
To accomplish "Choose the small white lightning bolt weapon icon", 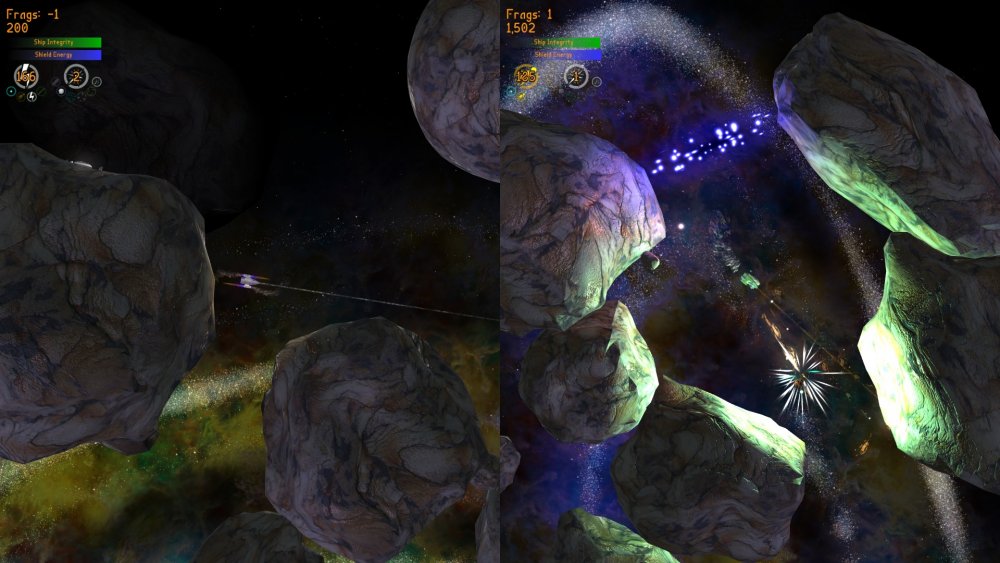I will tap(32, 96).
